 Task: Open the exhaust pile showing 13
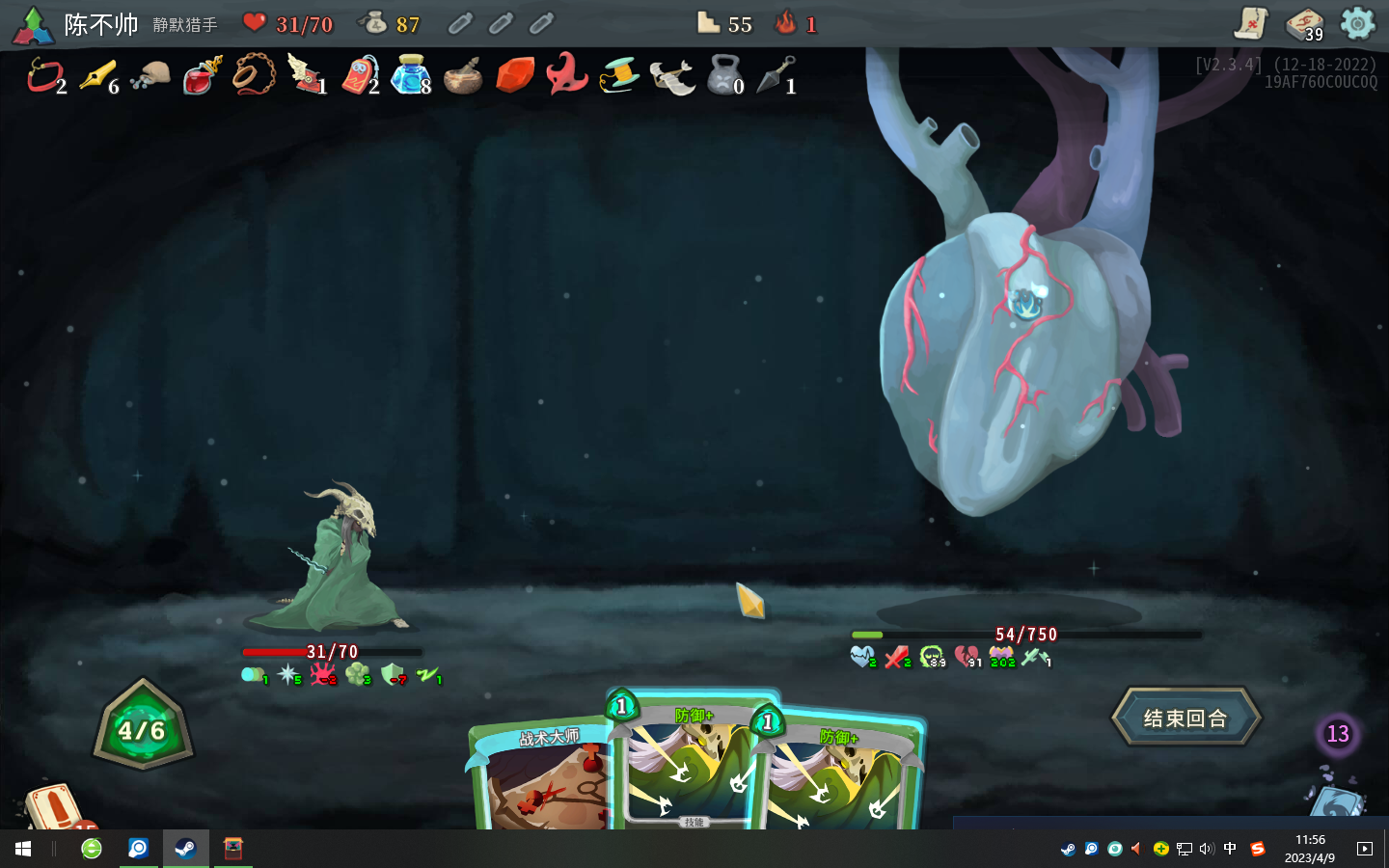coord(1337,734)
